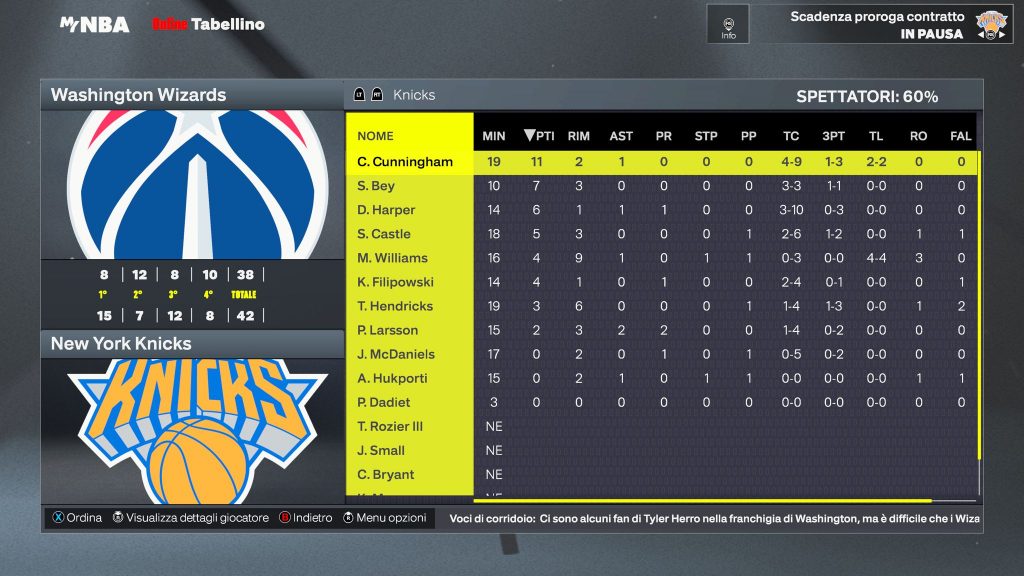Select K. Filipowski's row

[396, 282]
